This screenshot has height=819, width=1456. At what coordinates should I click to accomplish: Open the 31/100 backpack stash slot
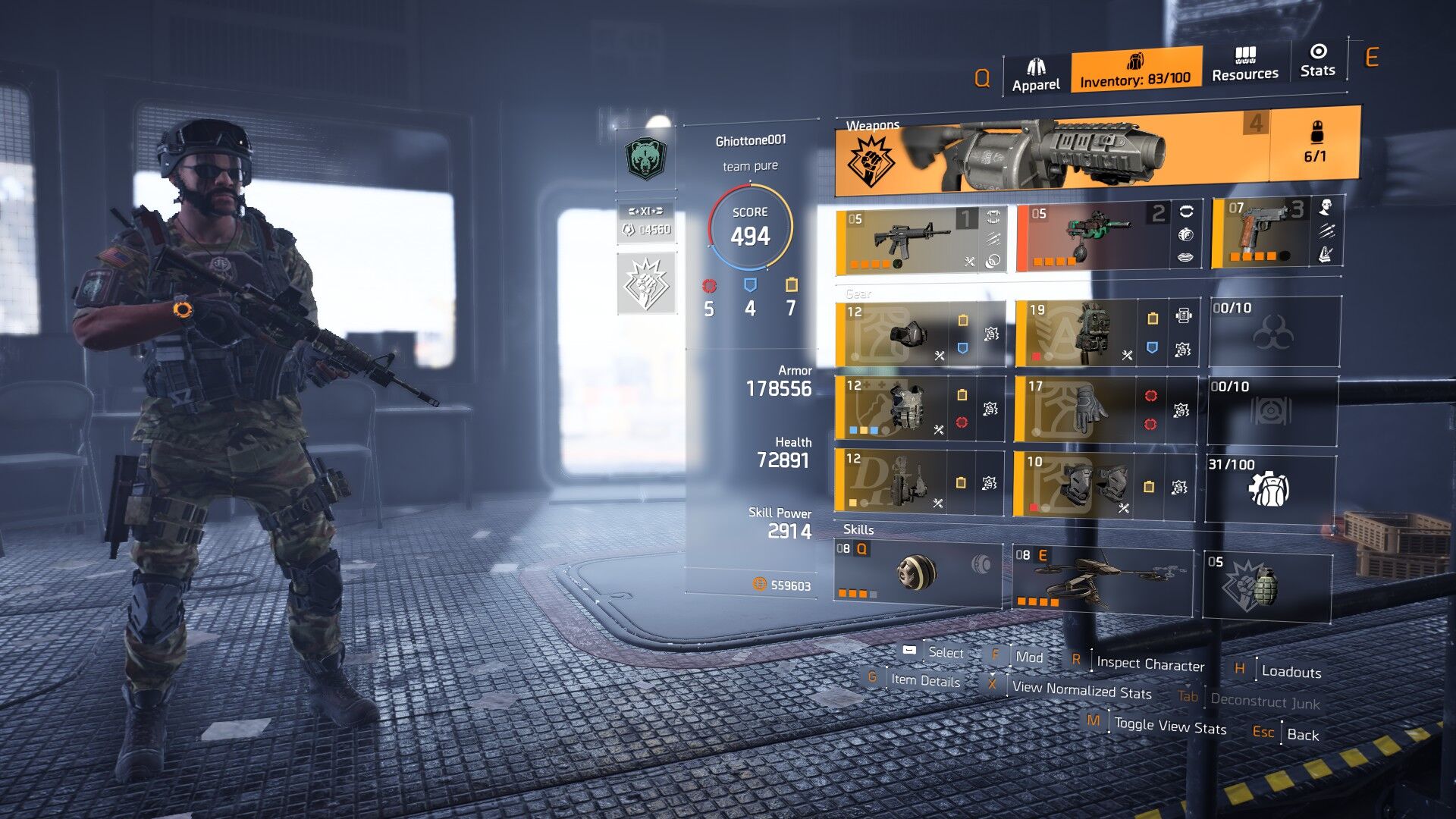pos(1269,488)
